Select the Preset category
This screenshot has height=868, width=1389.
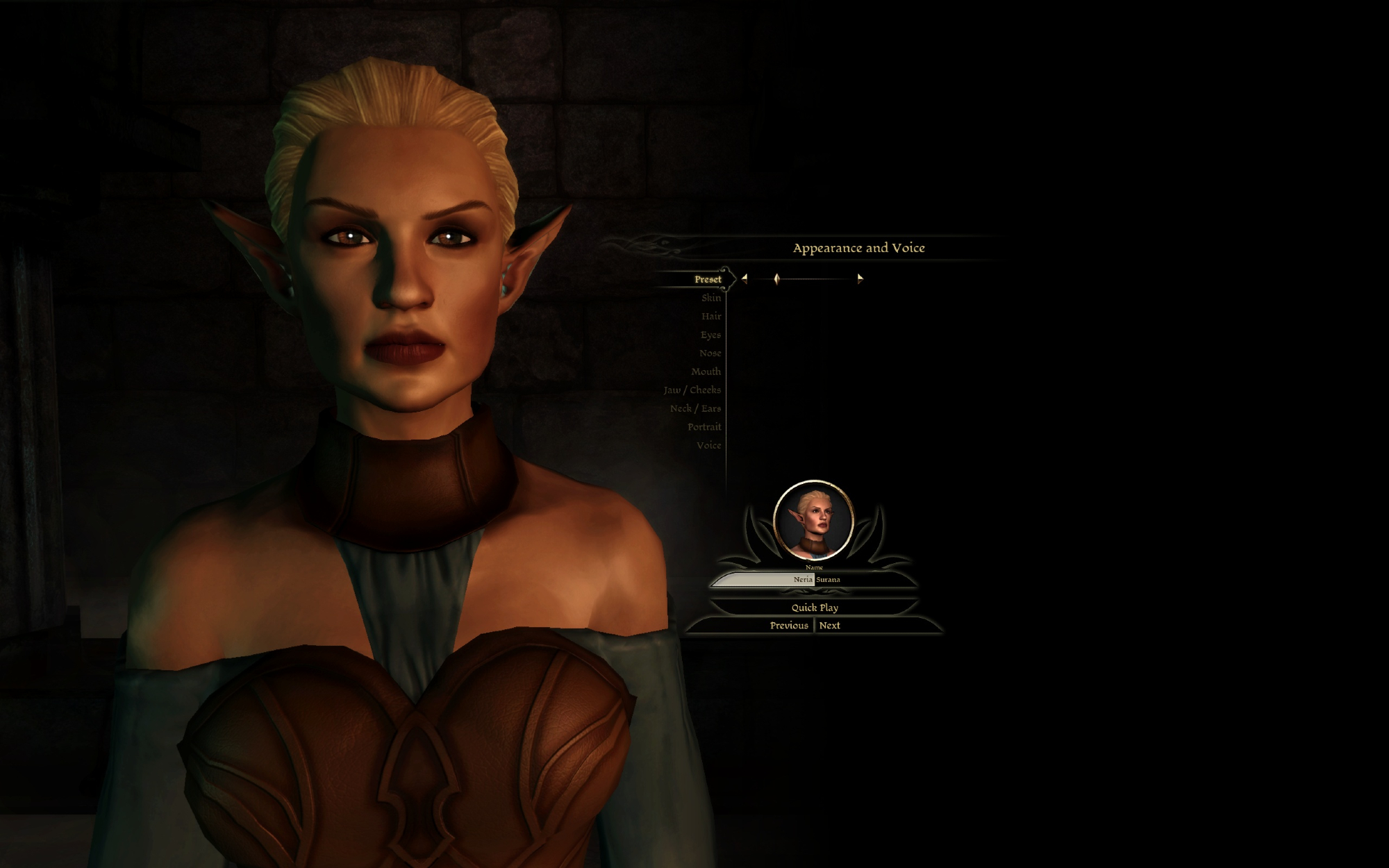707,279
